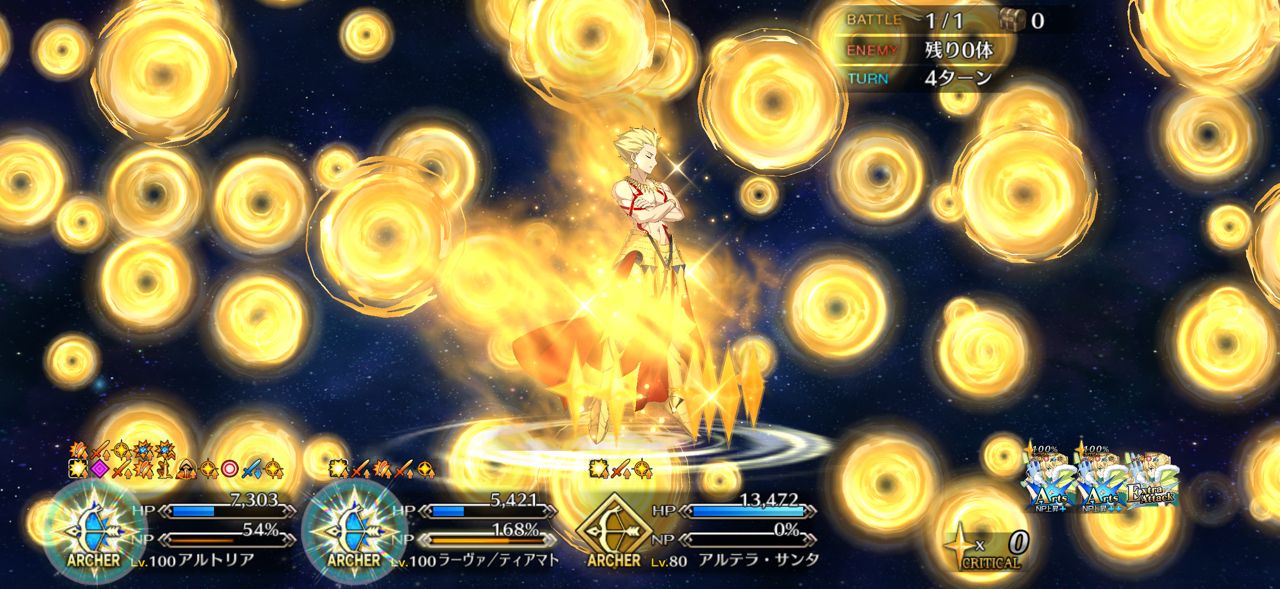The width and height of the screenshot is (1280, 589).
Task: Open アルトリア's Archer class icon
Action: pyautogui.click(x=97, y=527)
